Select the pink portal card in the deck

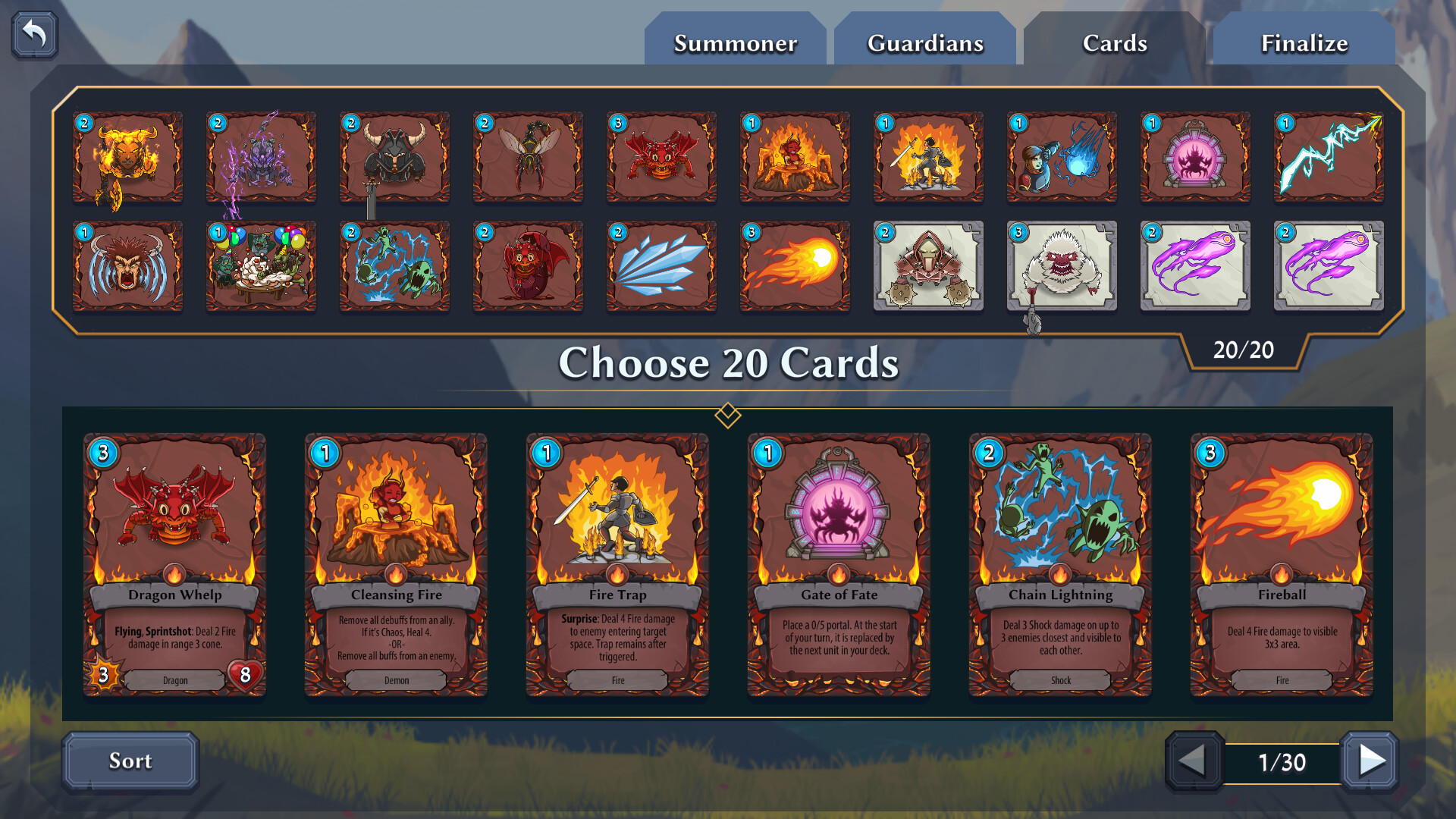coord(1195,157)
